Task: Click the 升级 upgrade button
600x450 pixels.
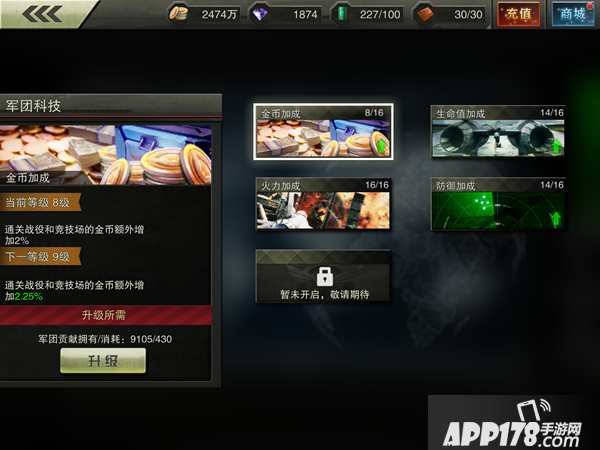Action: point(103,361)
